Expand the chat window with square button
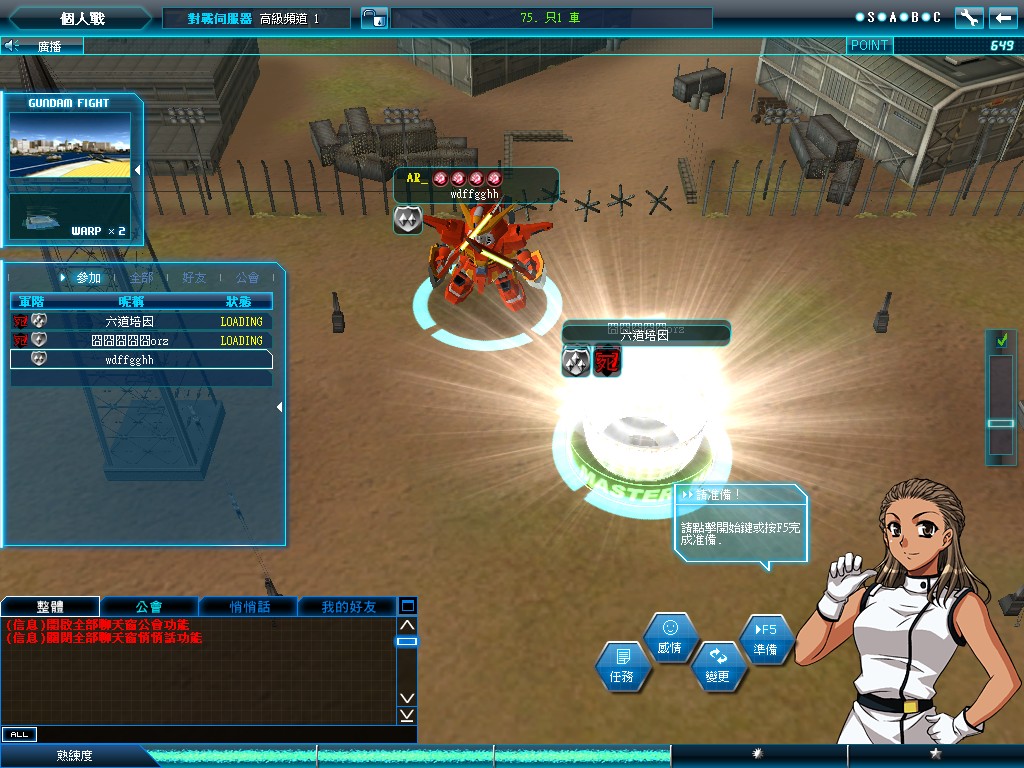The height and width of the screenshot is (768, 1024). (407, 606)
